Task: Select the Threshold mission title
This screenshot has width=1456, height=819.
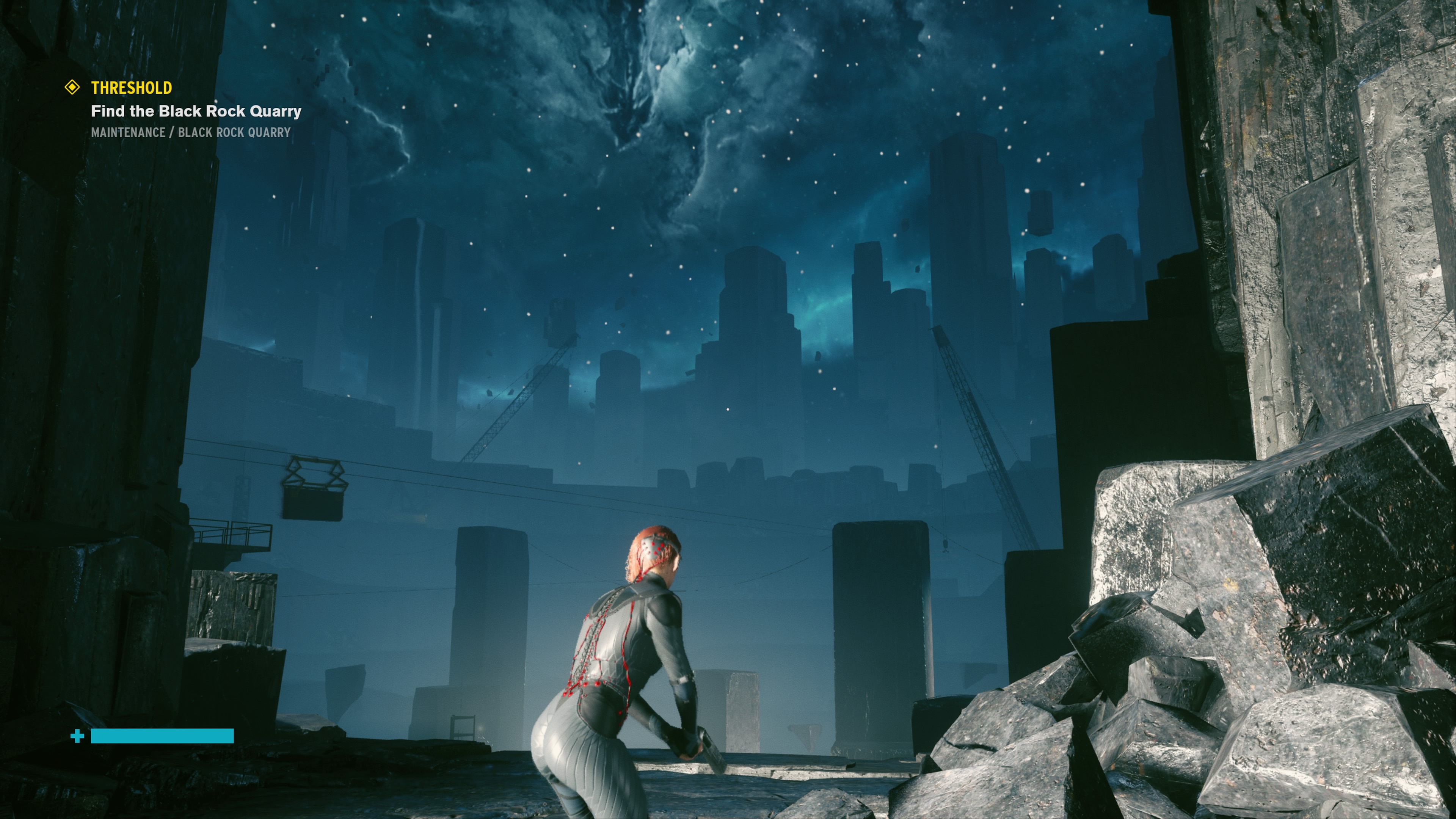Action: 132,88
